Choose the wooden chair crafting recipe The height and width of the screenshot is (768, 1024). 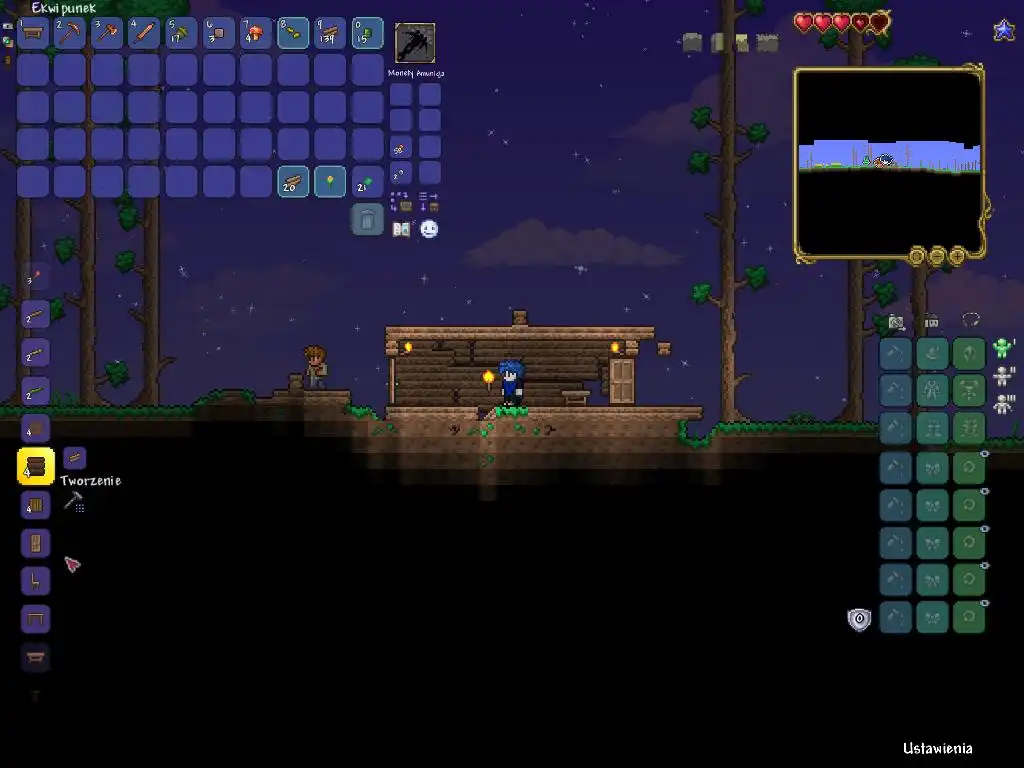[x=36, y=581]
